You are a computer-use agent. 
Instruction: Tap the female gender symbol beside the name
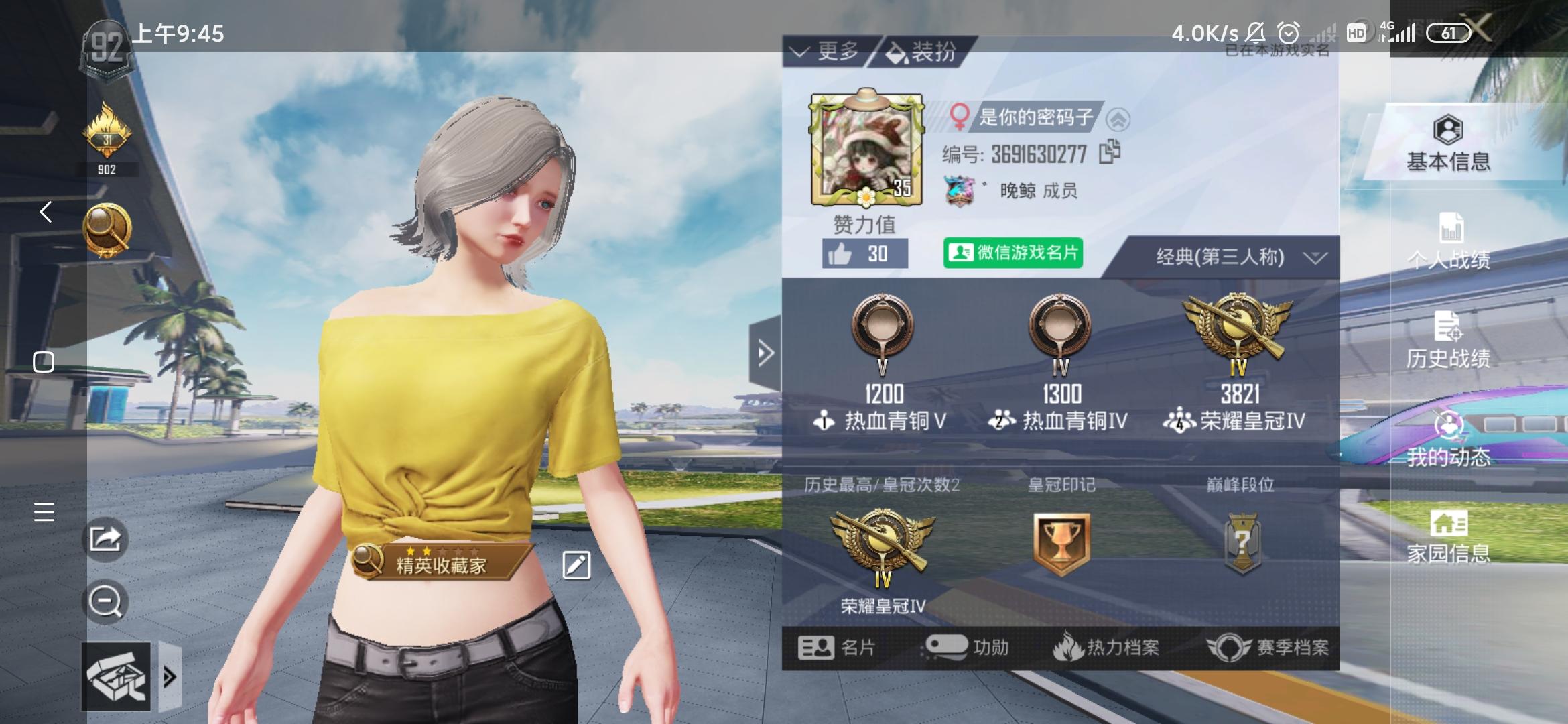[x=960, y=117]
